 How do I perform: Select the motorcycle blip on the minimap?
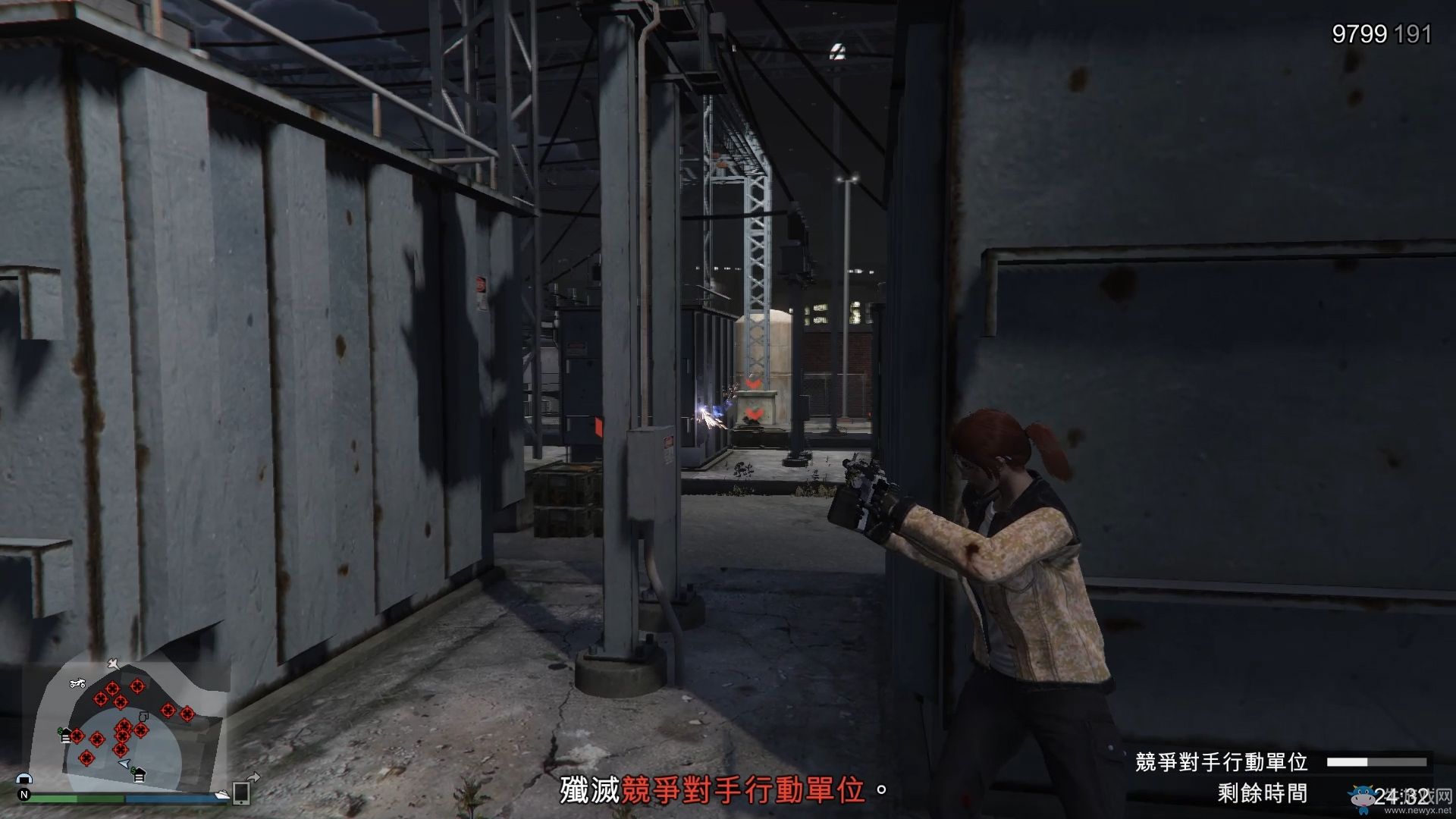(x=77, y=683)
